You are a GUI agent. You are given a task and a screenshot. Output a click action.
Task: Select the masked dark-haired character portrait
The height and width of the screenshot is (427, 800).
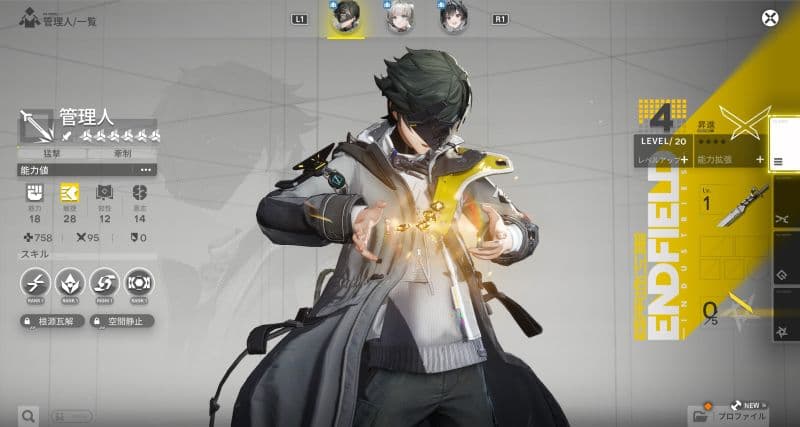(x=345, y=19)
